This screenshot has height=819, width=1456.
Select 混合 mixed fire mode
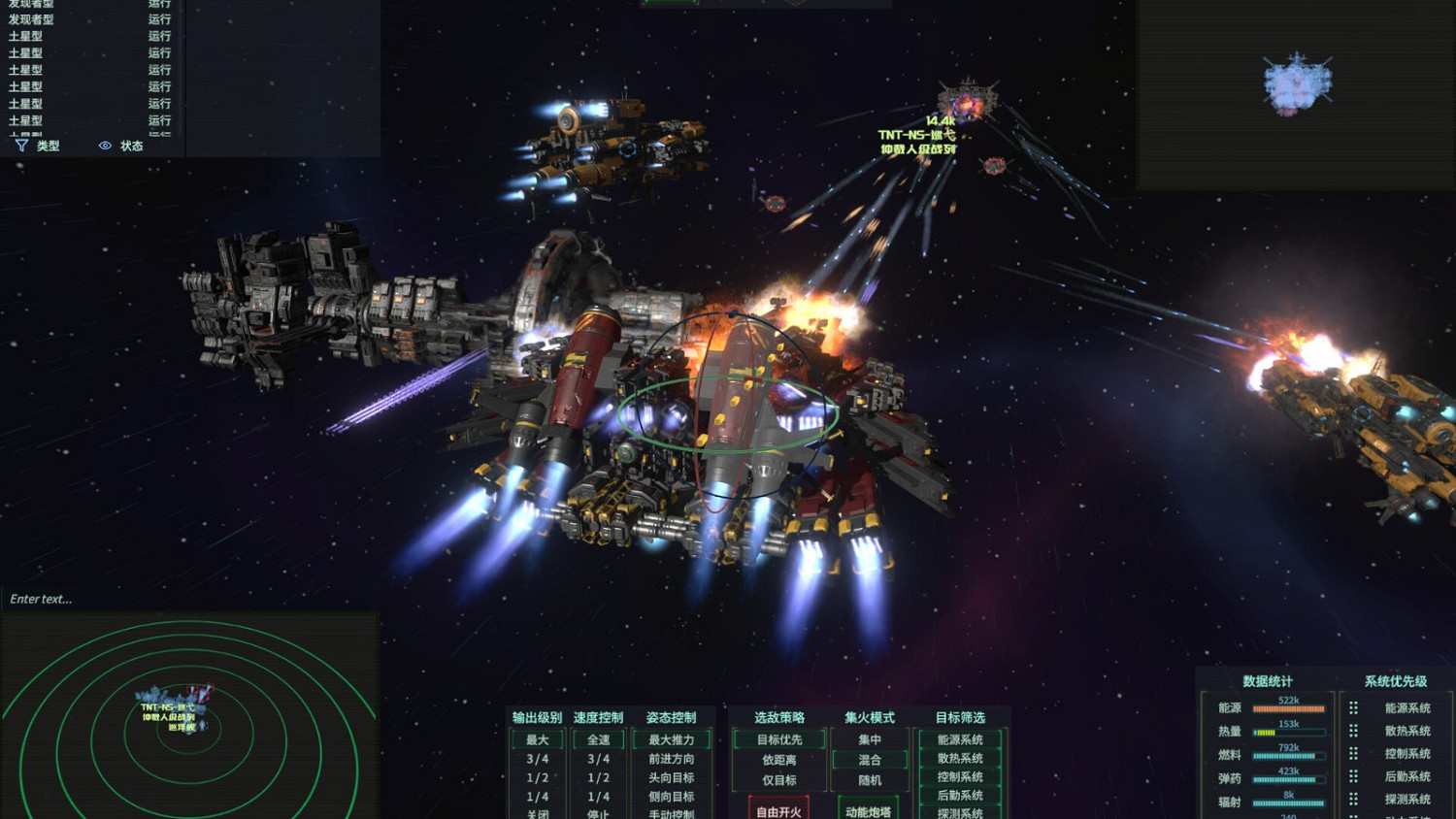click(871, 761)
